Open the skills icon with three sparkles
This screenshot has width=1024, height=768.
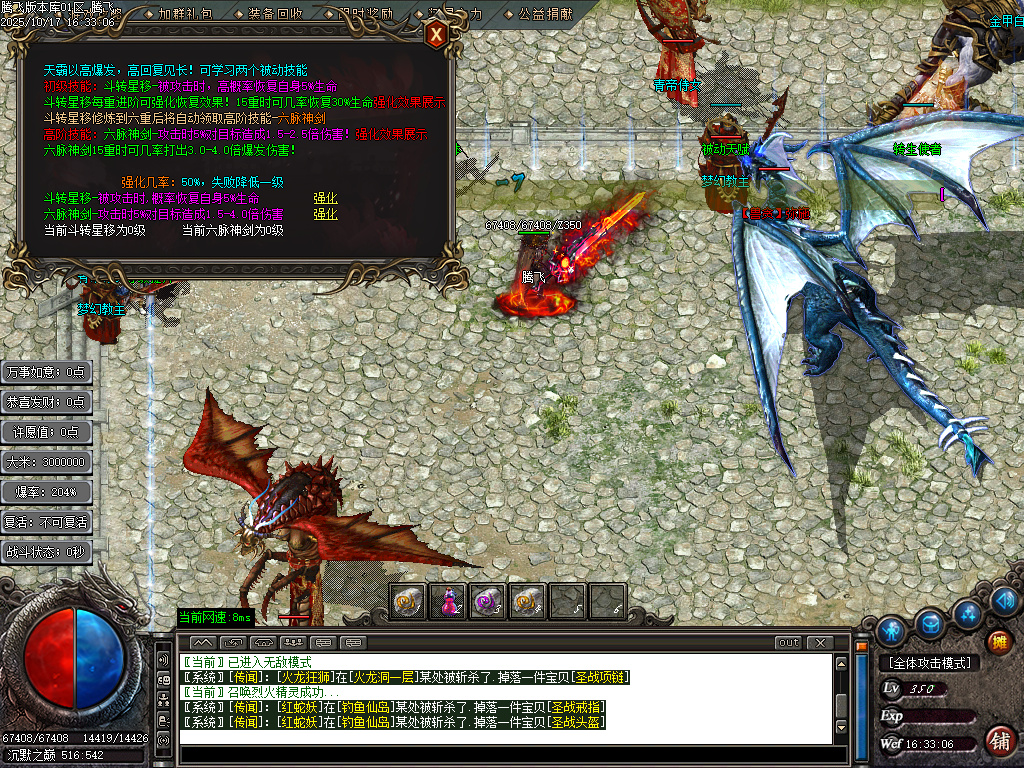click(x=967, y=613)
